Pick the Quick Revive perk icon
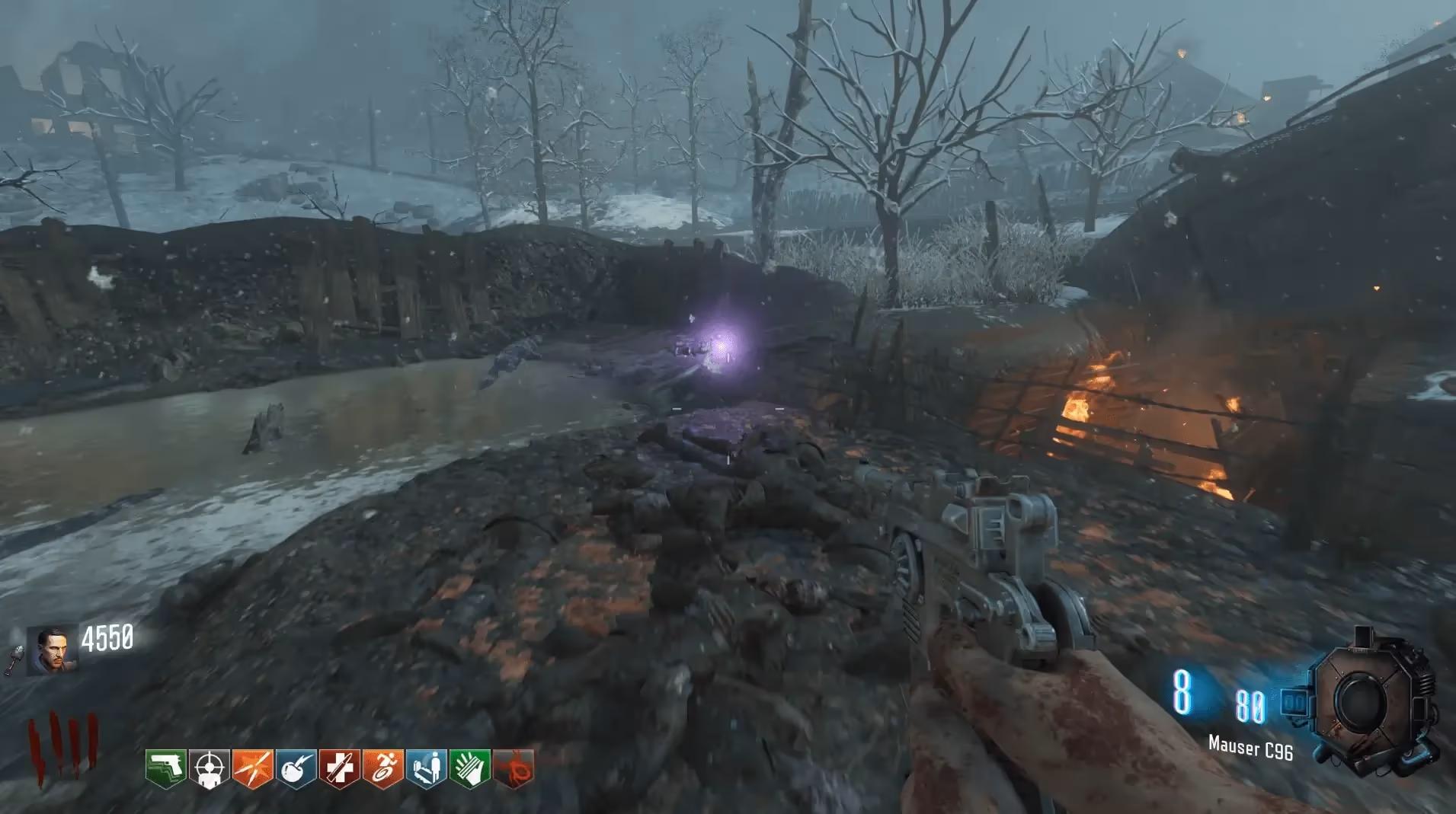Screen dimensions: 1456x814 click(426, 768)
